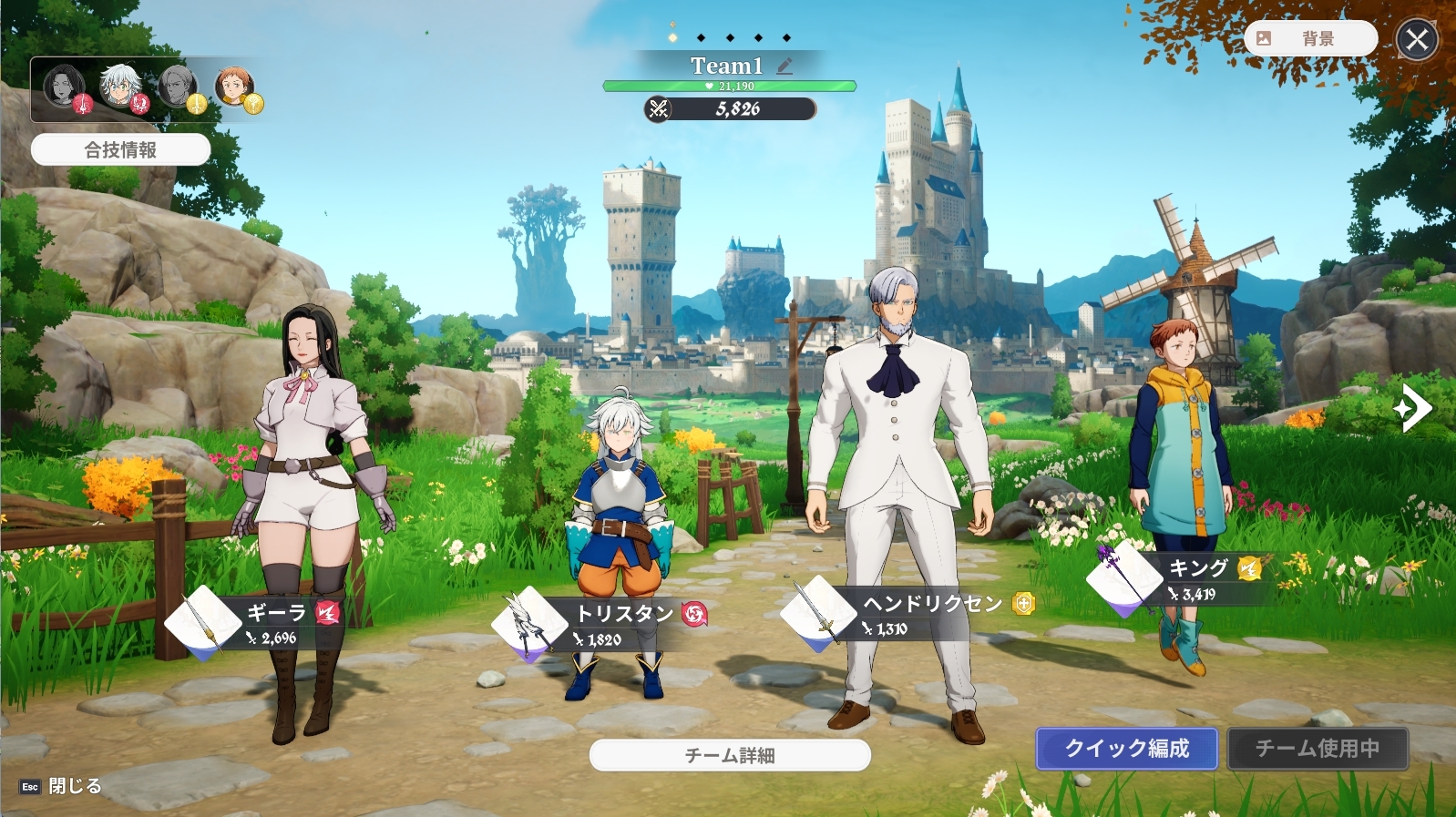Viewport: 1456px width, 817px height.
Task: Choose the gray-haired Hendrickson portrait in team bar
Action: pyautogui.click(x=179, y=87)
